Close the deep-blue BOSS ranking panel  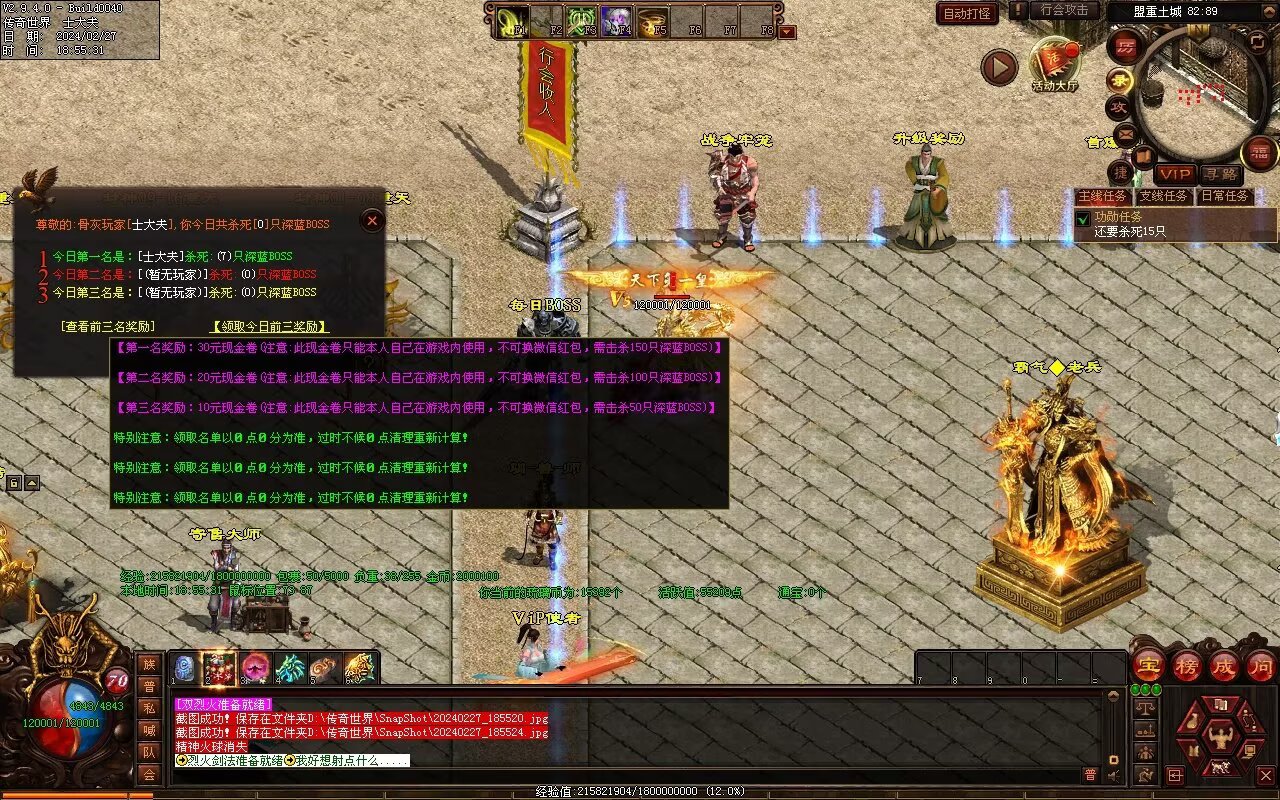point(372,220)
